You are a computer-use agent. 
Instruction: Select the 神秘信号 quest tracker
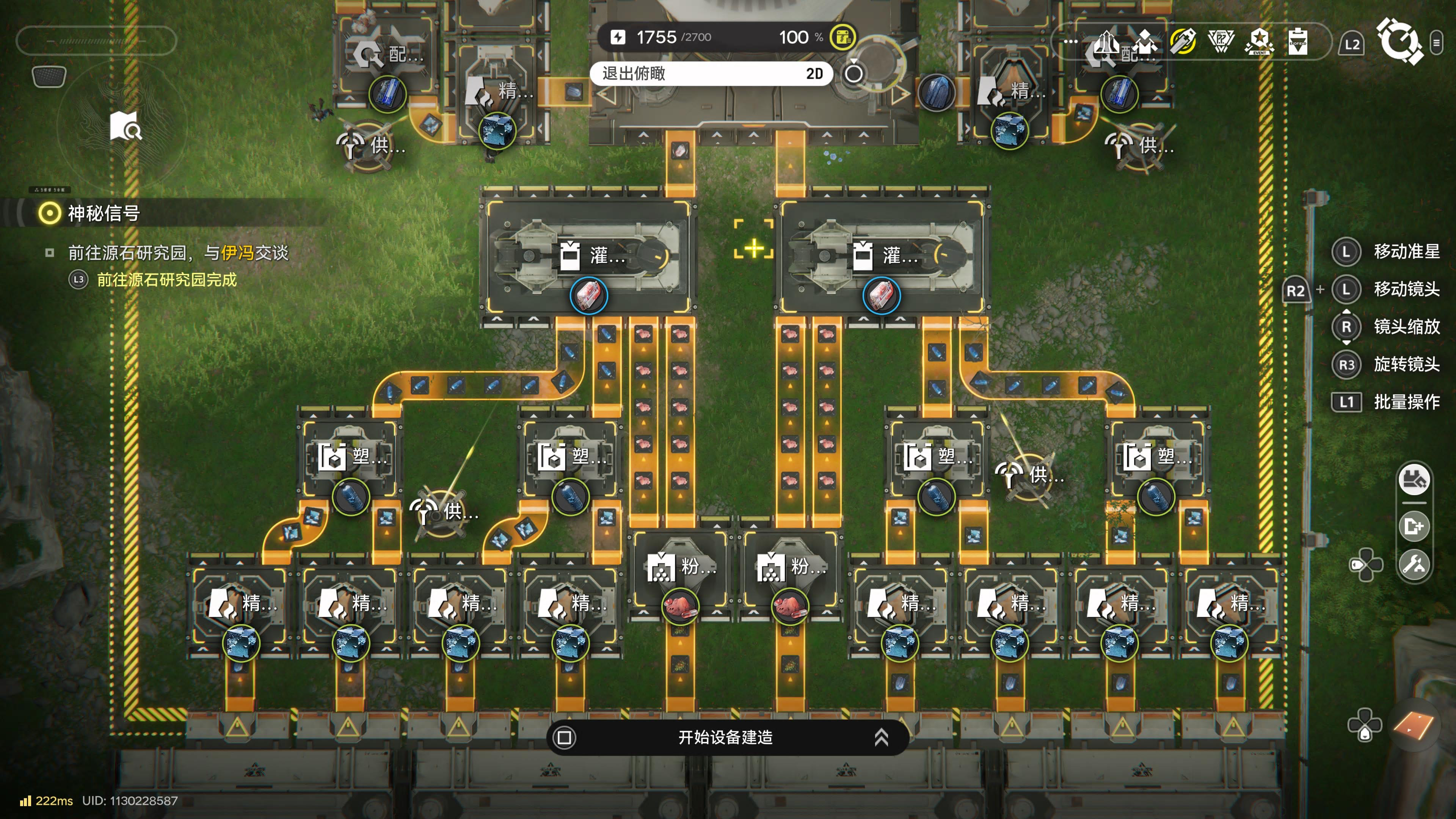(x=104, y=213)
